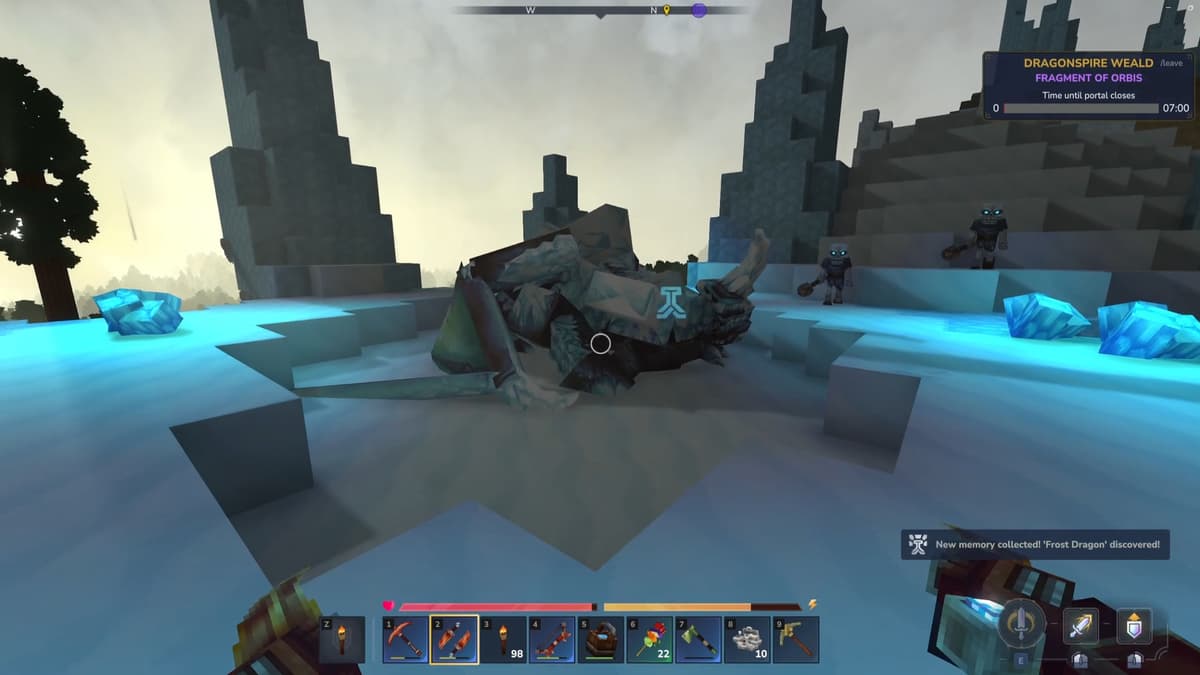Select the white ore stack of 10
Viewport: 1200px width, 675px height.
[x=747, y=639]
